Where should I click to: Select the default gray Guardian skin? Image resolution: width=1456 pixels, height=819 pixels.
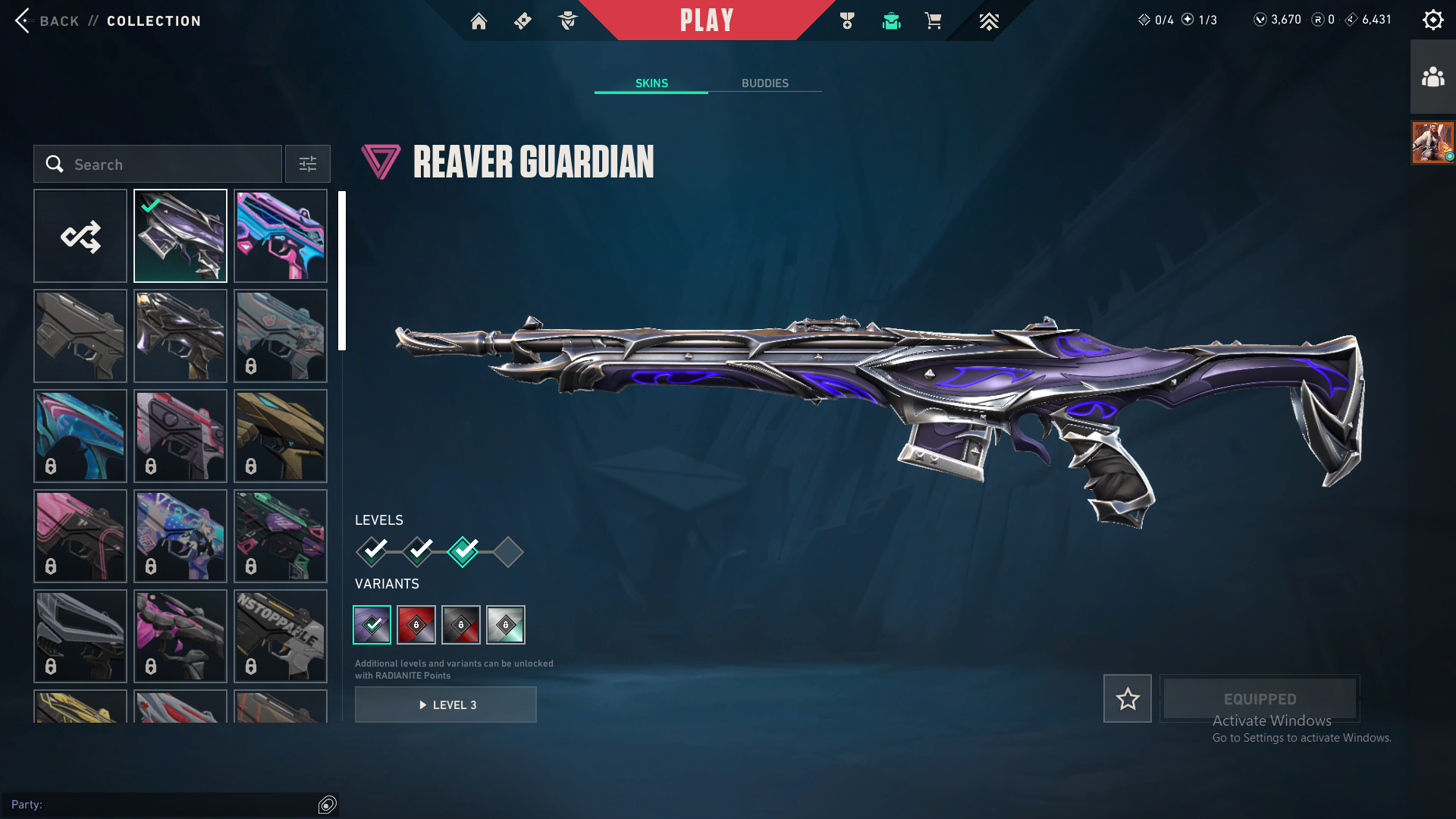coord(80,337)
